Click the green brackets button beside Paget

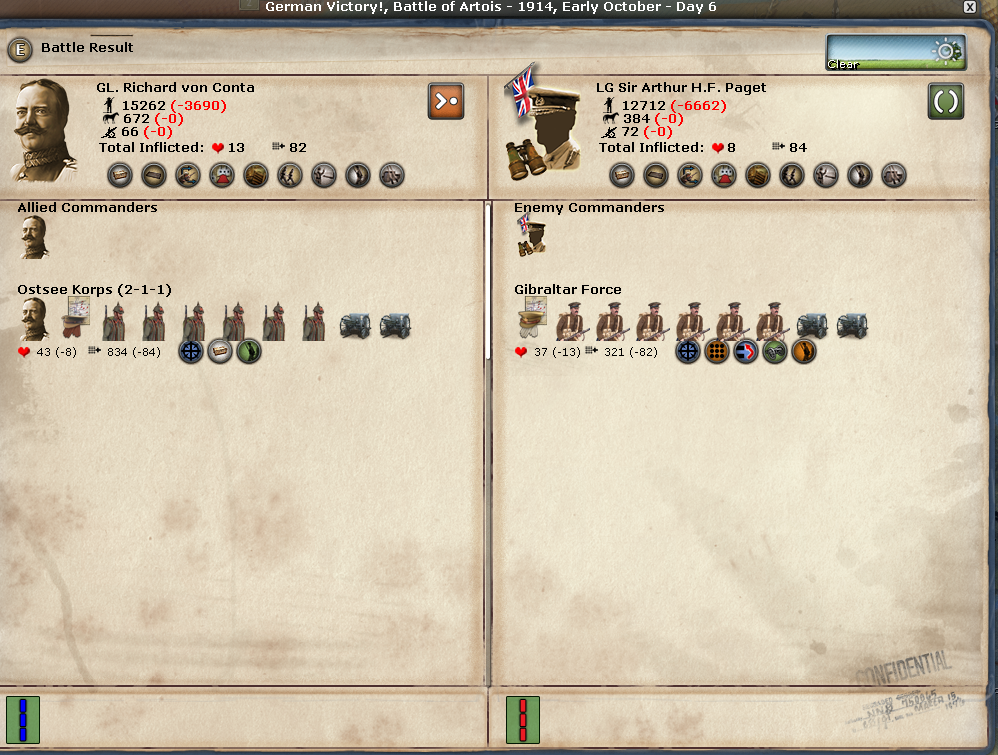tap(945, 101)
